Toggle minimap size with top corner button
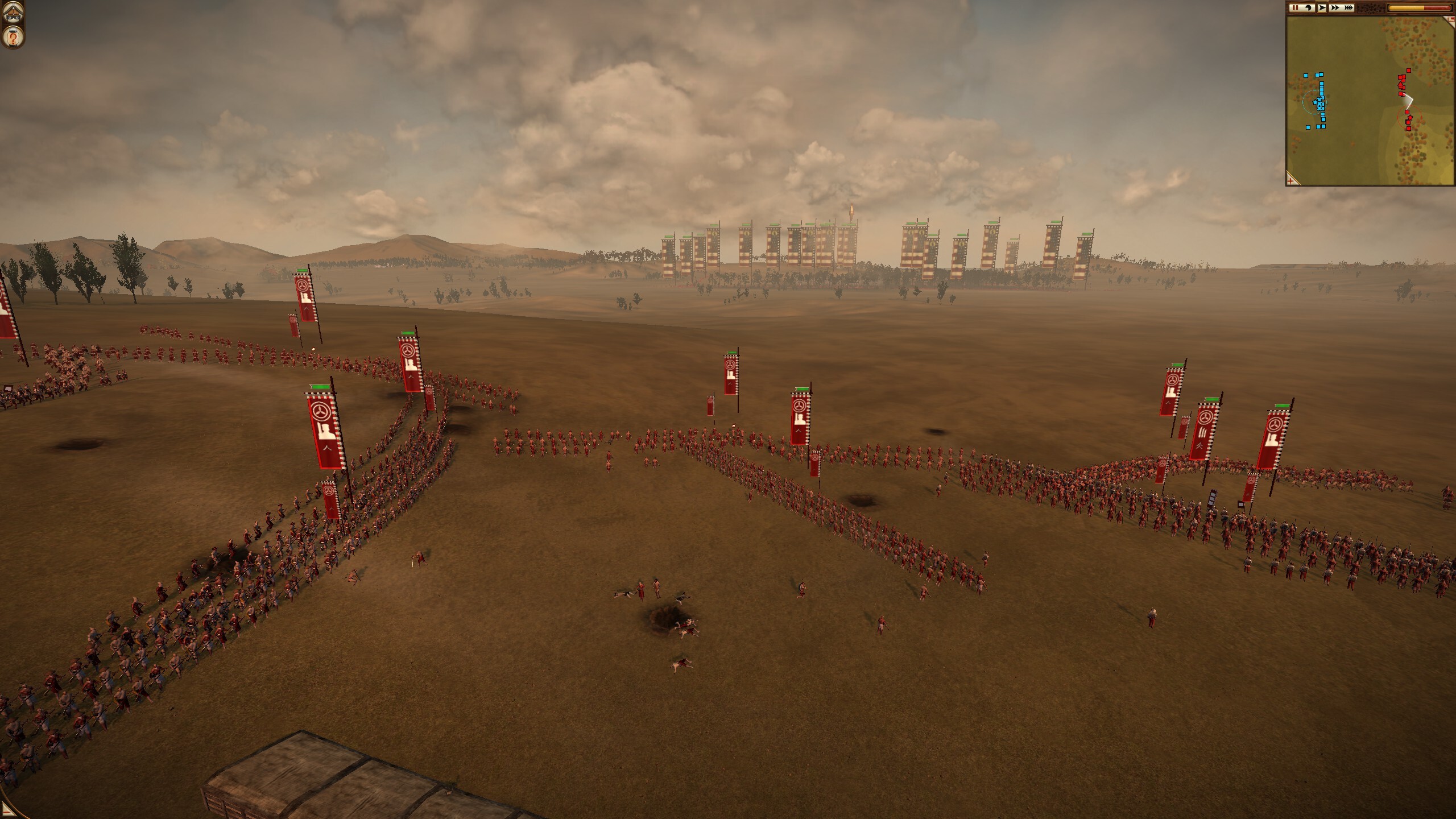The image size is (1456, 819). [x=1451, y=20]
